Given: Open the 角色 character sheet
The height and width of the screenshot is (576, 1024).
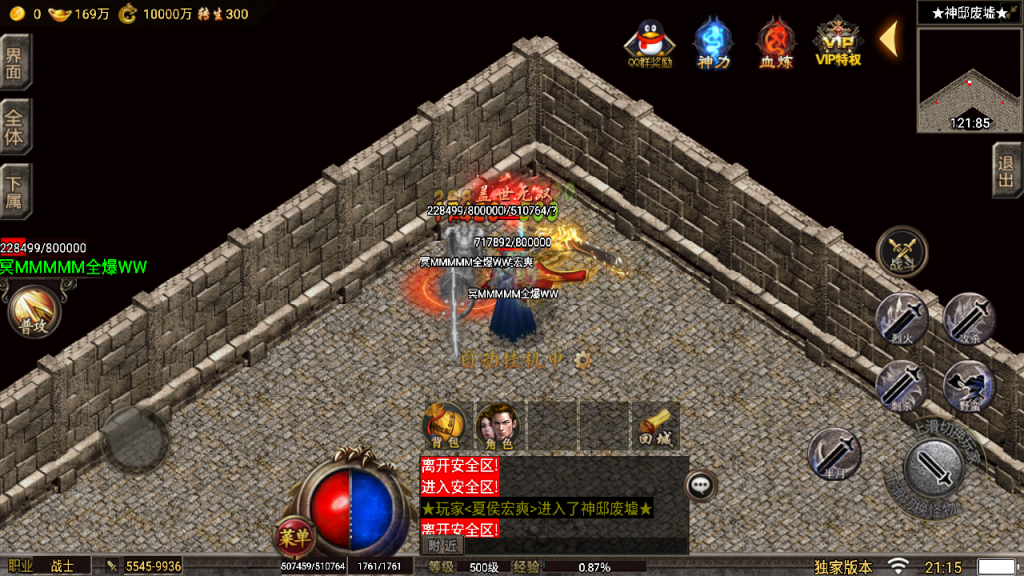Looking at the screenshot, I should [497, 424].
